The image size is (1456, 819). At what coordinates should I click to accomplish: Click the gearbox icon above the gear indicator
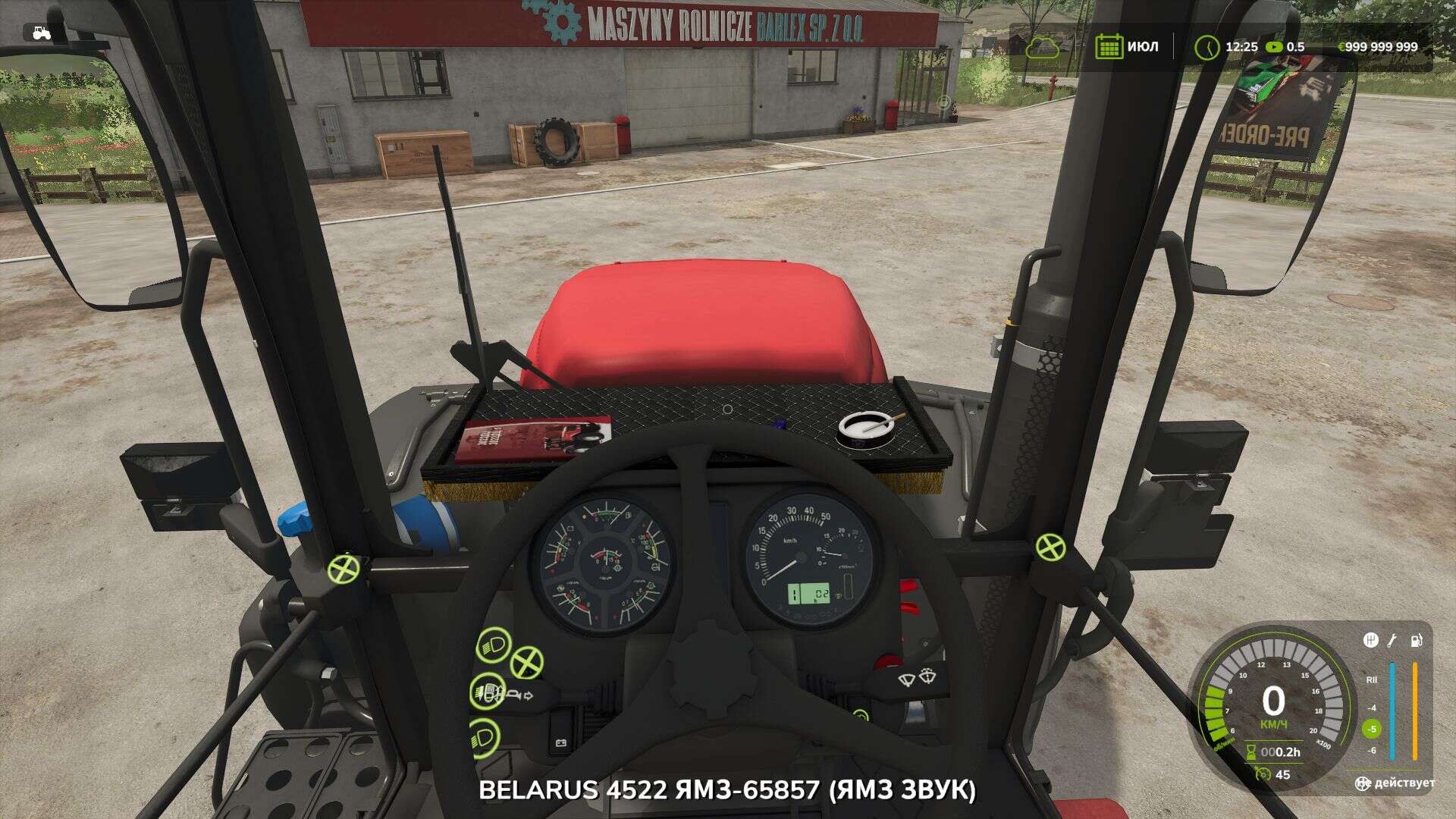tap(1371, 640)
